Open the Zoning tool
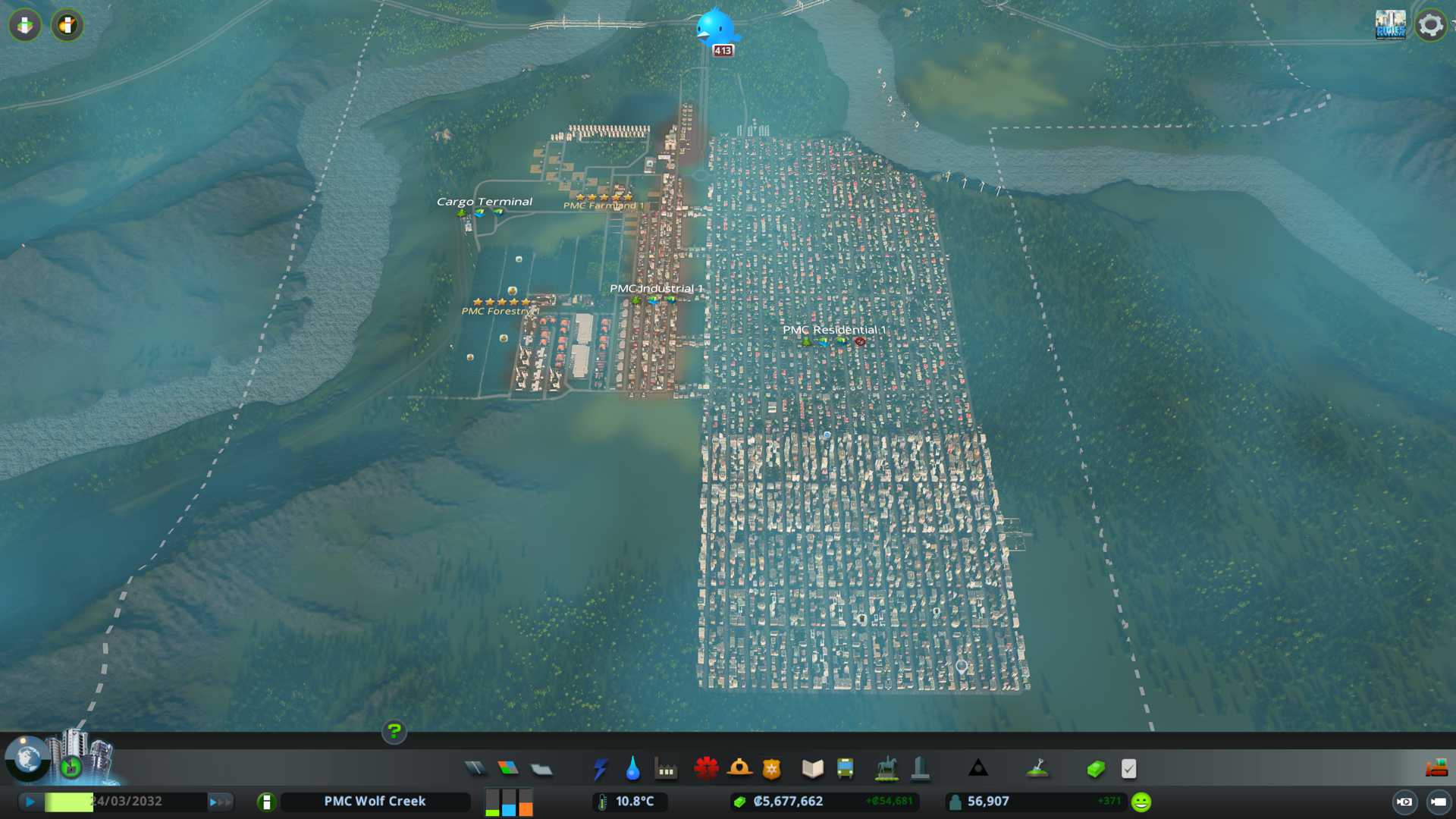 click(508, 769)
